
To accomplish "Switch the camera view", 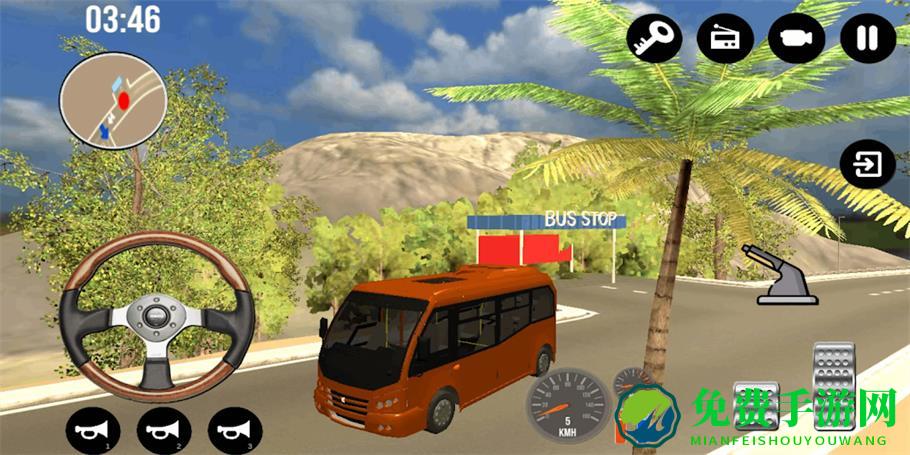I will pyautogui.click(x=796, y=39).
